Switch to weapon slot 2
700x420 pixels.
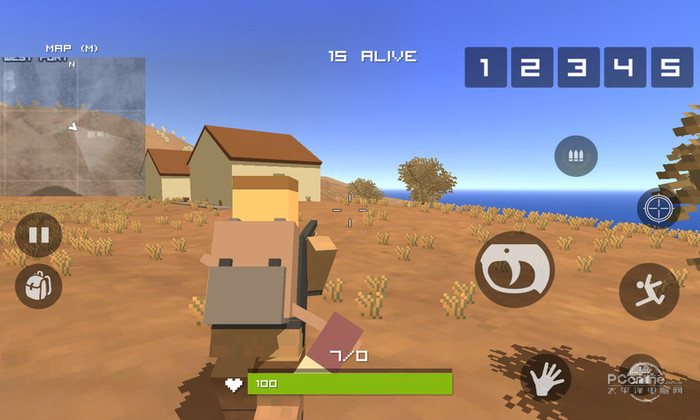pos(531,67)
